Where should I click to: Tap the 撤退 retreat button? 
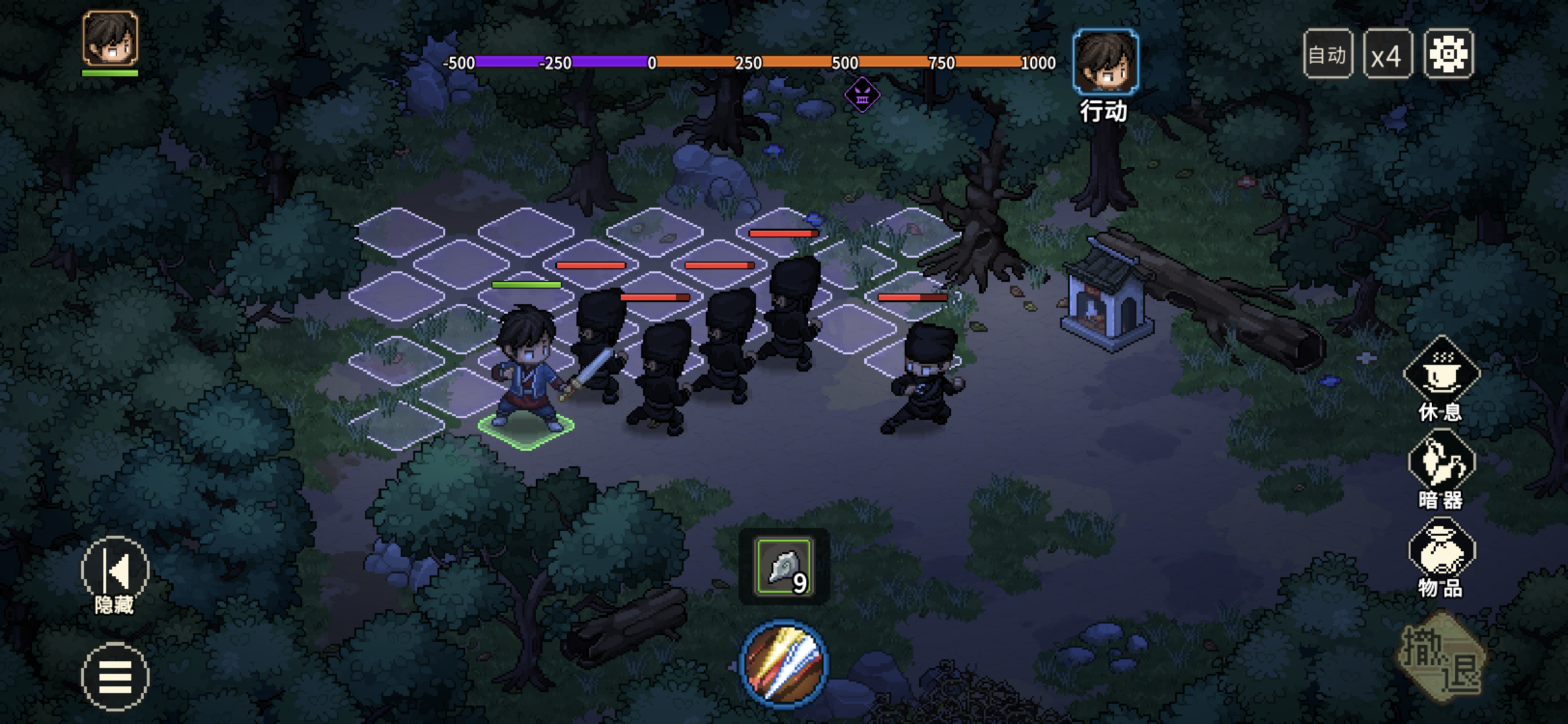pos(1442,658)
